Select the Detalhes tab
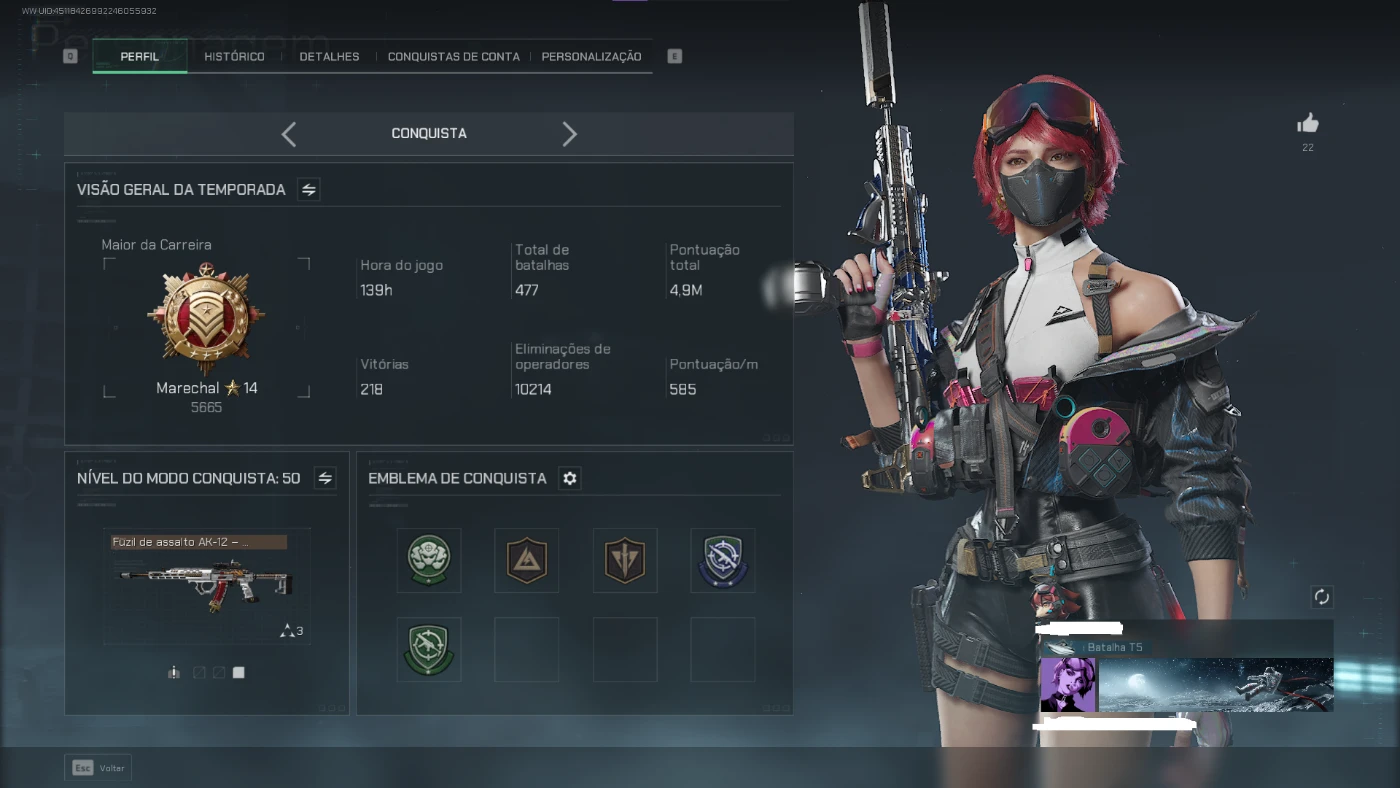 (x=329, y=57)
